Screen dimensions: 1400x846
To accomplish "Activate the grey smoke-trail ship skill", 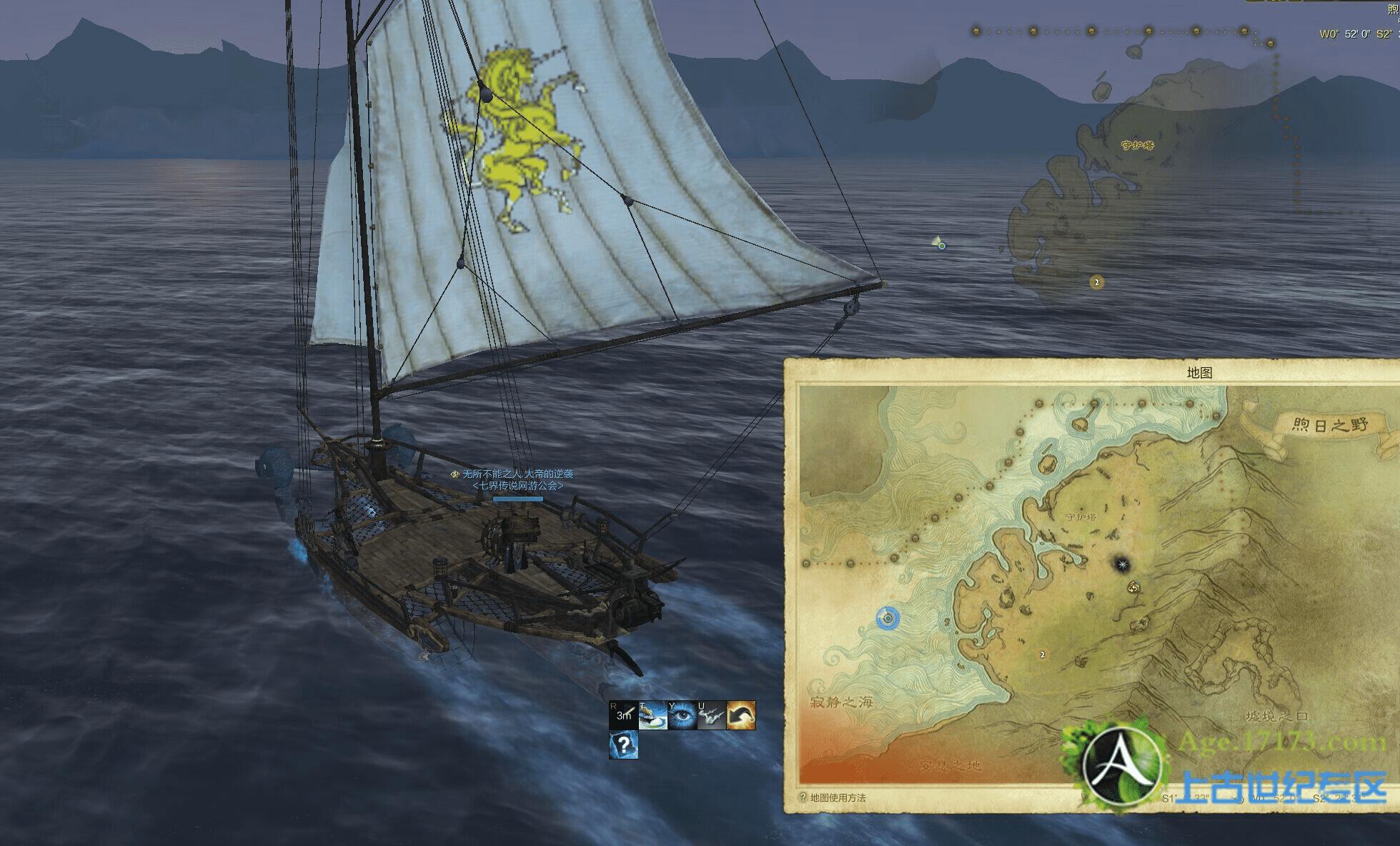I will (x=712, y=715).
